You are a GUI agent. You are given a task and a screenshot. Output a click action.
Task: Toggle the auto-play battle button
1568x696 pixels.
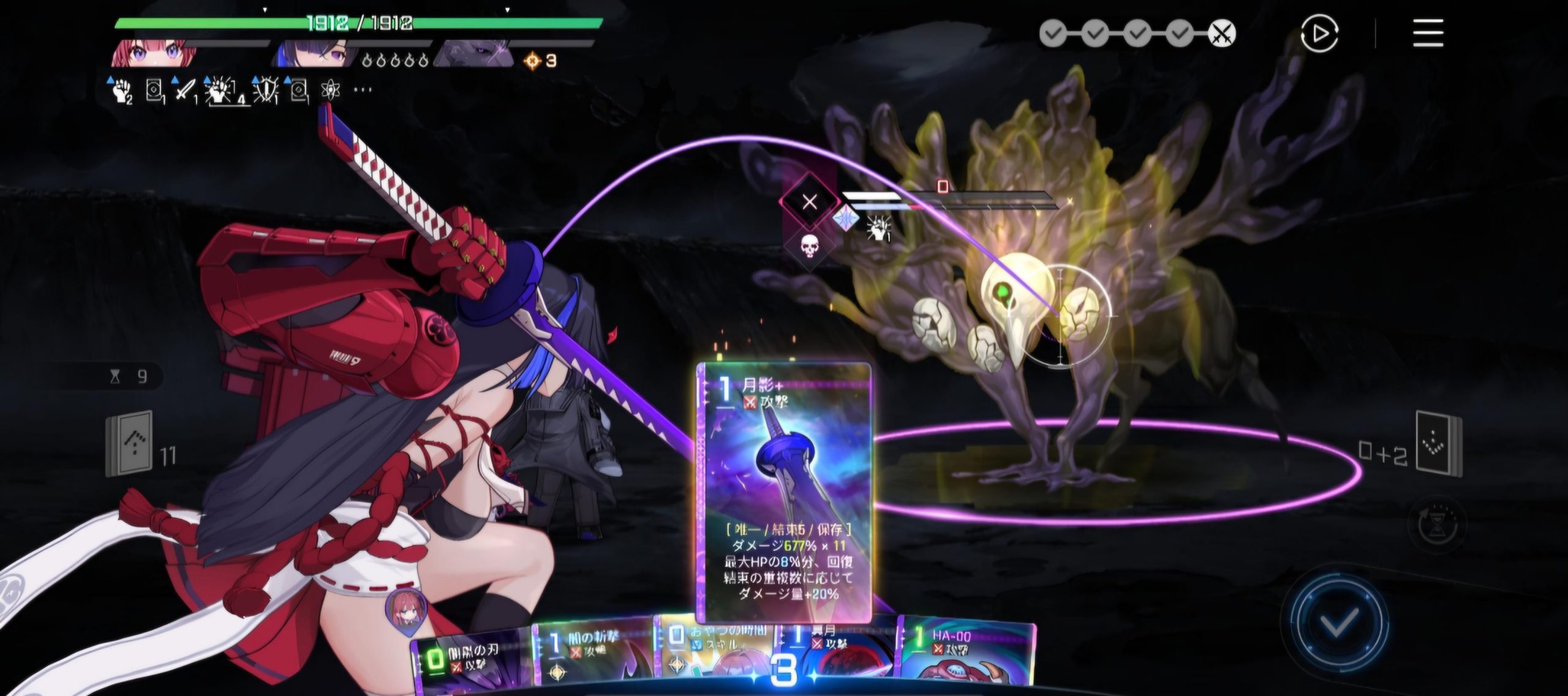pos(1319,33)
